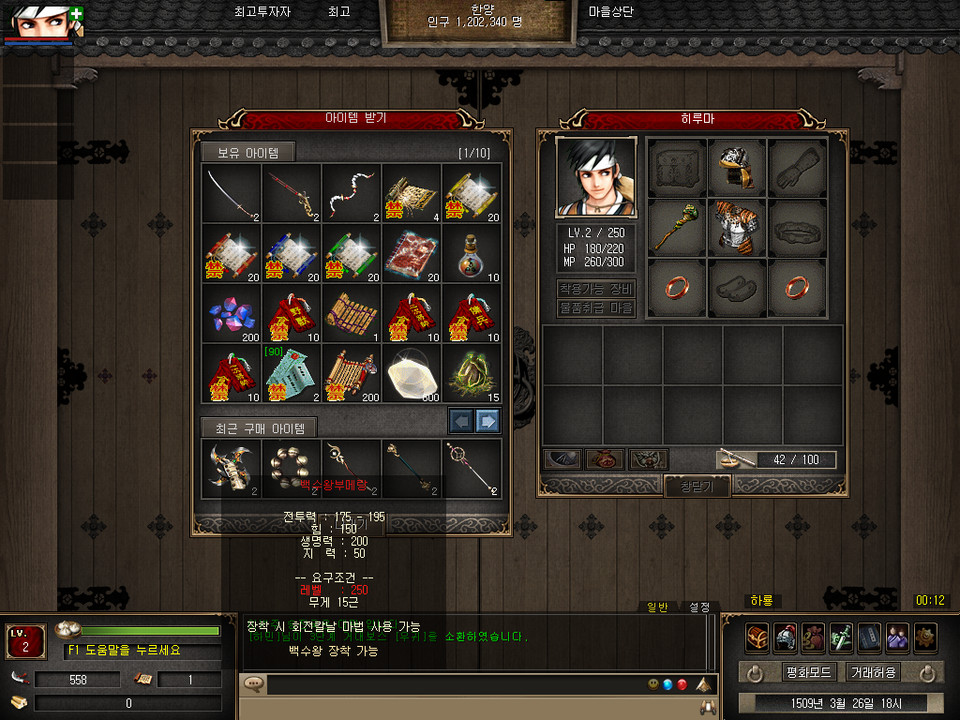Toggle the 거래허용 button
This screenshot has height=720, width=960.
click(x=872, y=672)
